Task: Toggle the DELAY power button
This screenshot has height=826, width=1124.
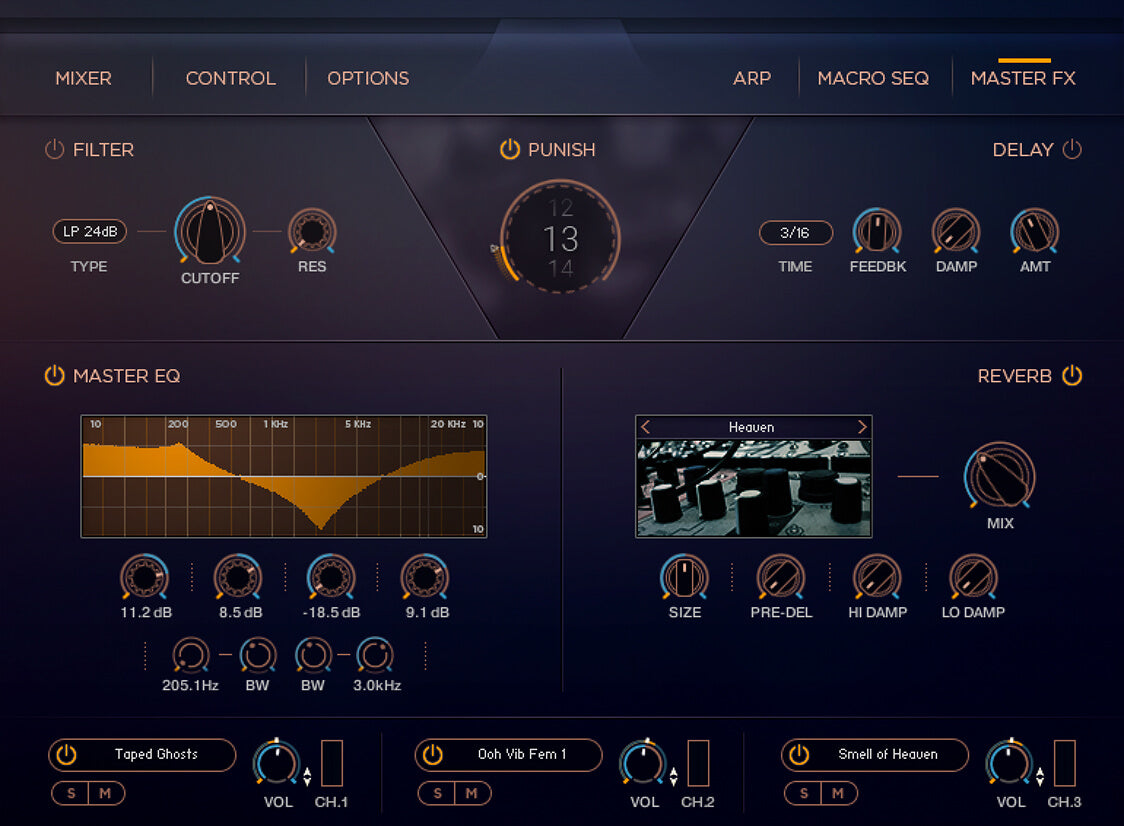Action: 1072,150
